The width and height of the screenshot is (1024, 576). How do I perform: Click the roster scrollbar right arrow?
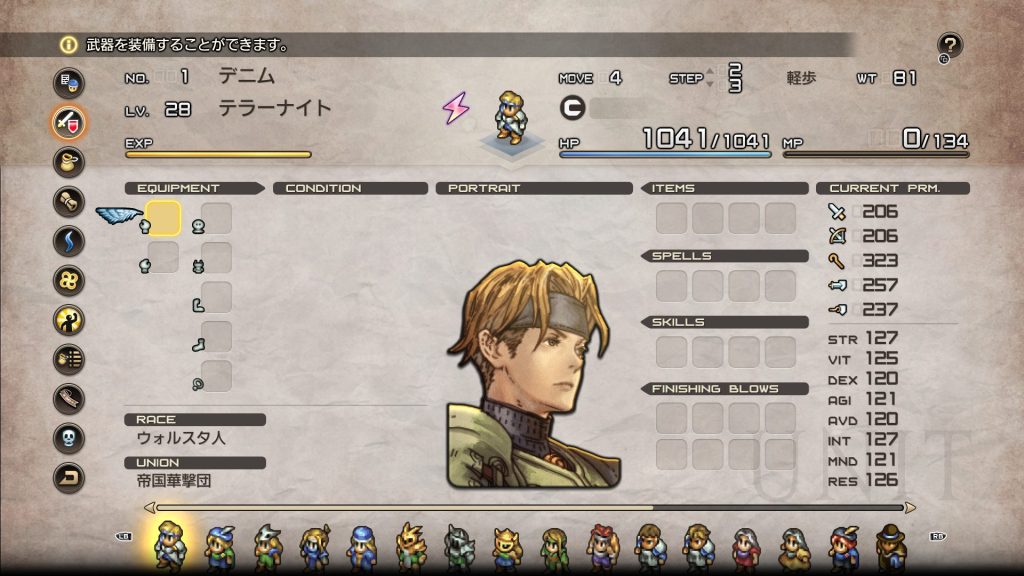coord(909,508)
